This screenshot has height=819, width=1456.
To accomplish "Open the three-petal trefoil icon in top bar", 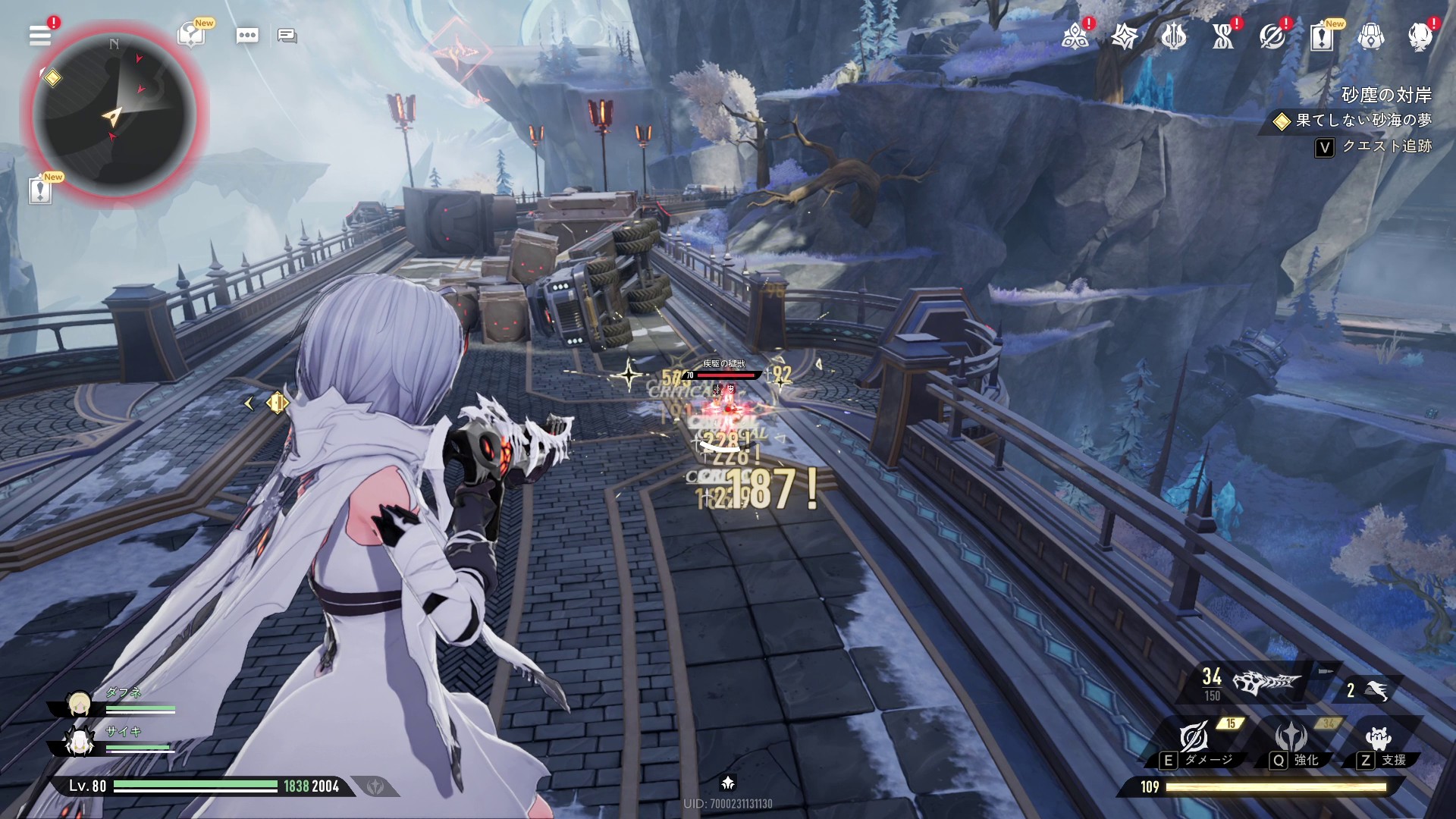I will [1075, 36].
